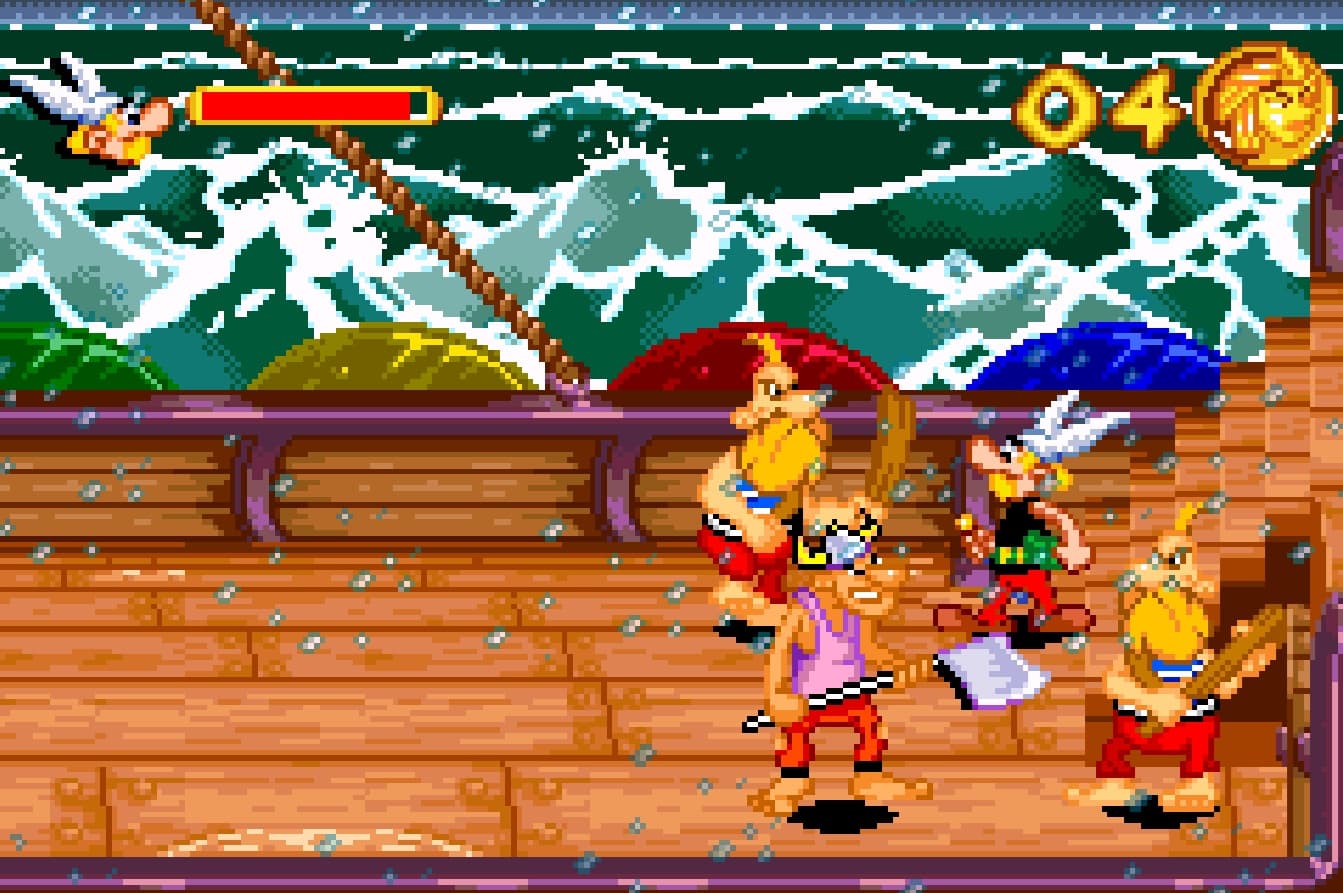This screenshot has width=1343, height=893.
Task: Click the blond pirate holding a club
Action: tap(770, 470)
